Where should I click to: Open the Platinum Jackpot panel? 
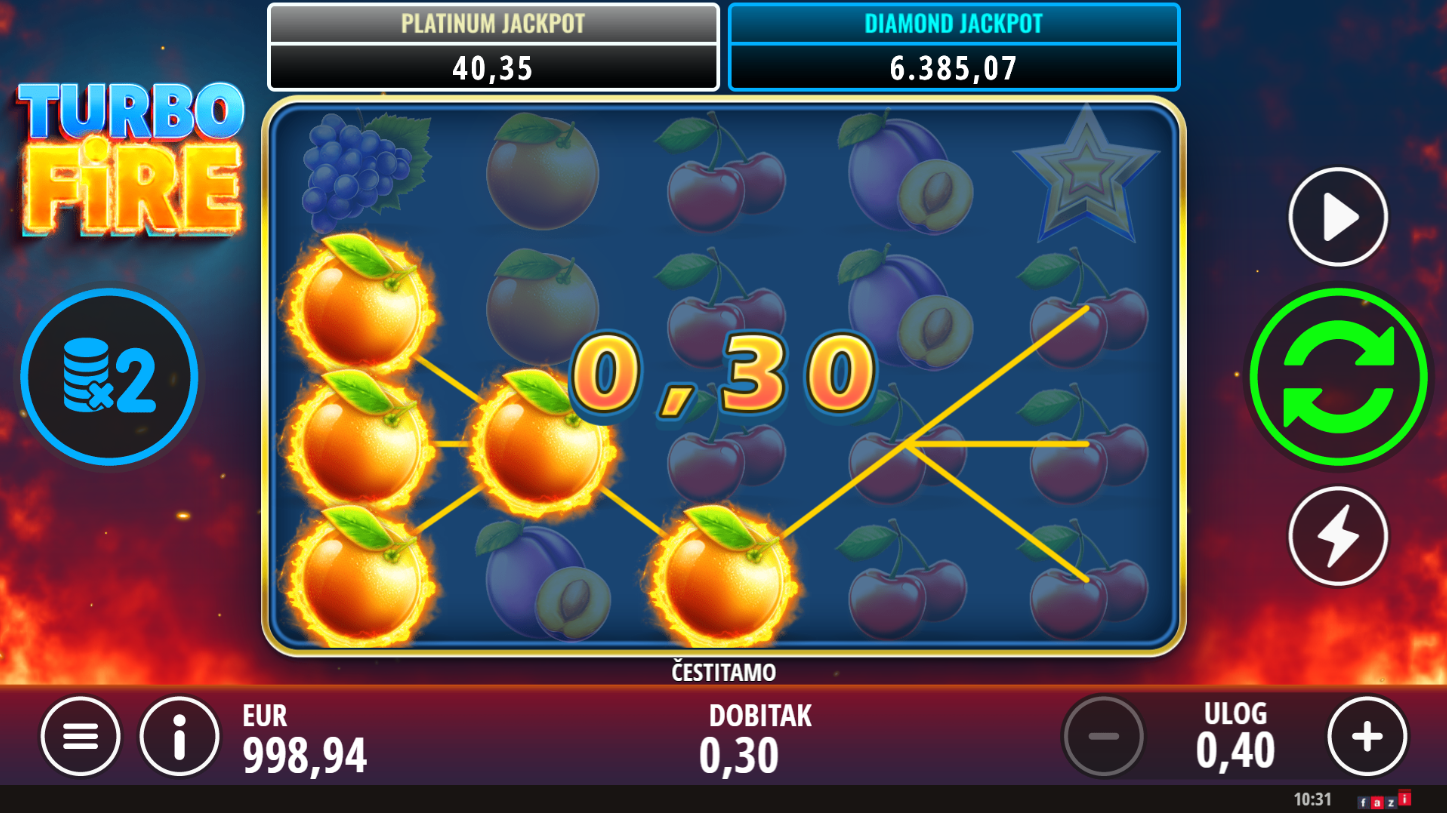(493, 47)
